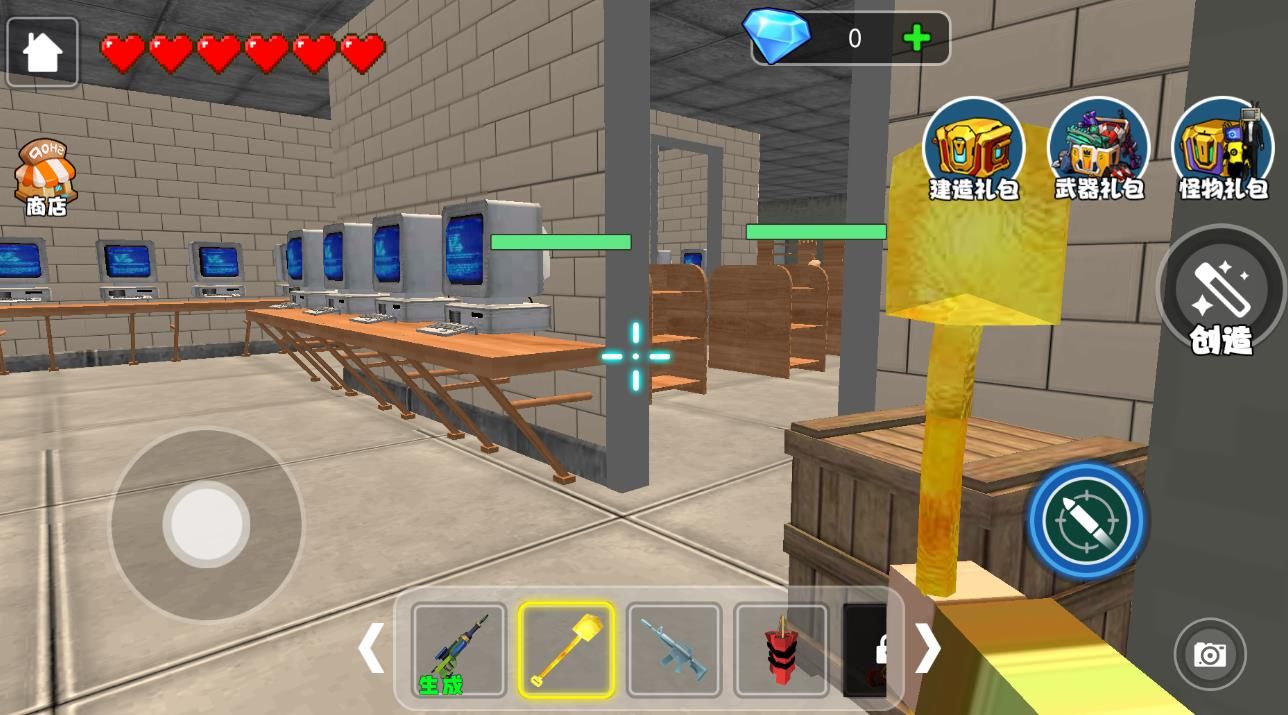
Task: Click the locked hotbar slot
Action: pyautogui.click(x=867, y=650)
